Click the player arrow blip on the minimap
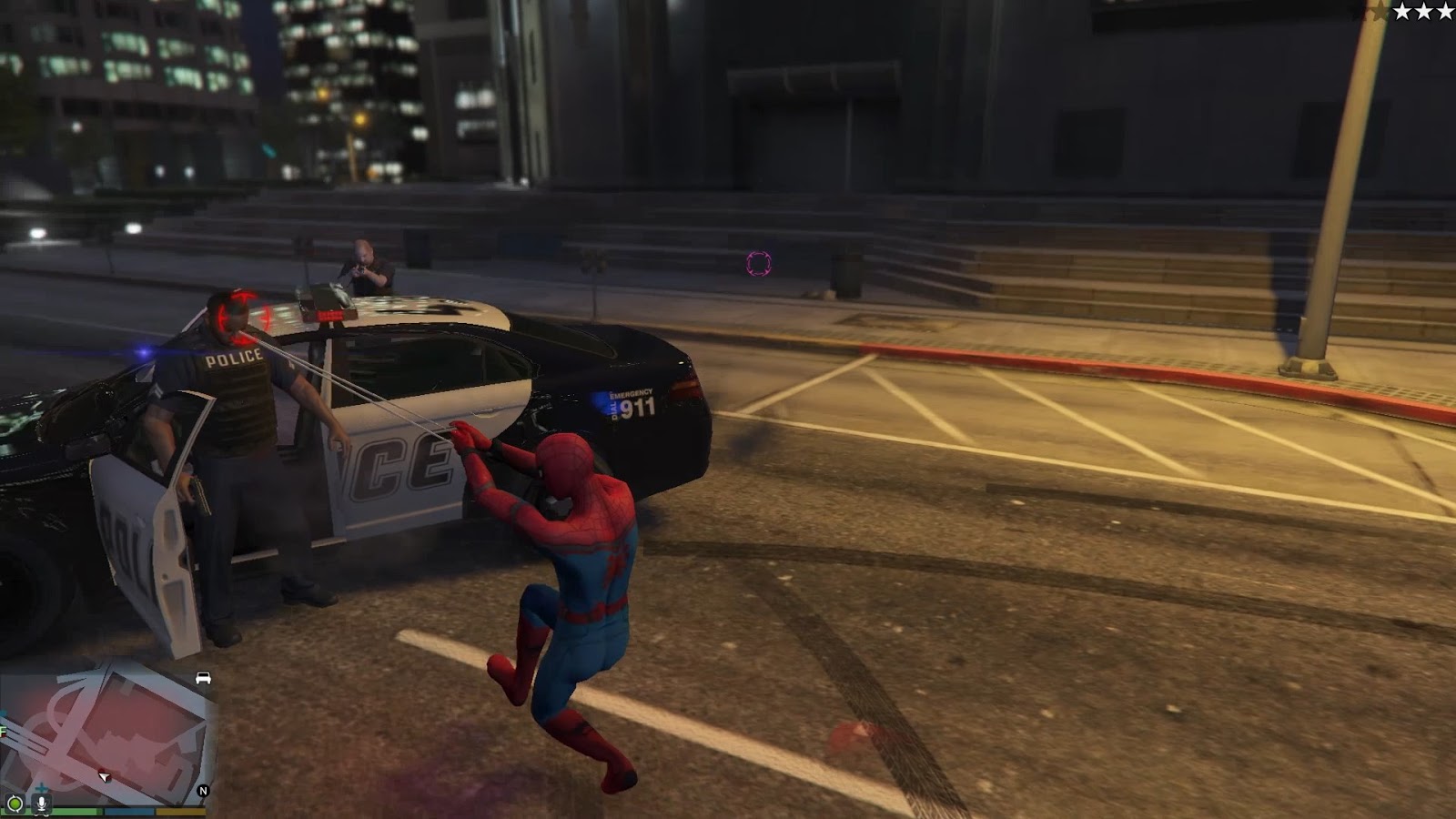The image size is (1456, 819). pyautogui.click(x=105, y=777)
